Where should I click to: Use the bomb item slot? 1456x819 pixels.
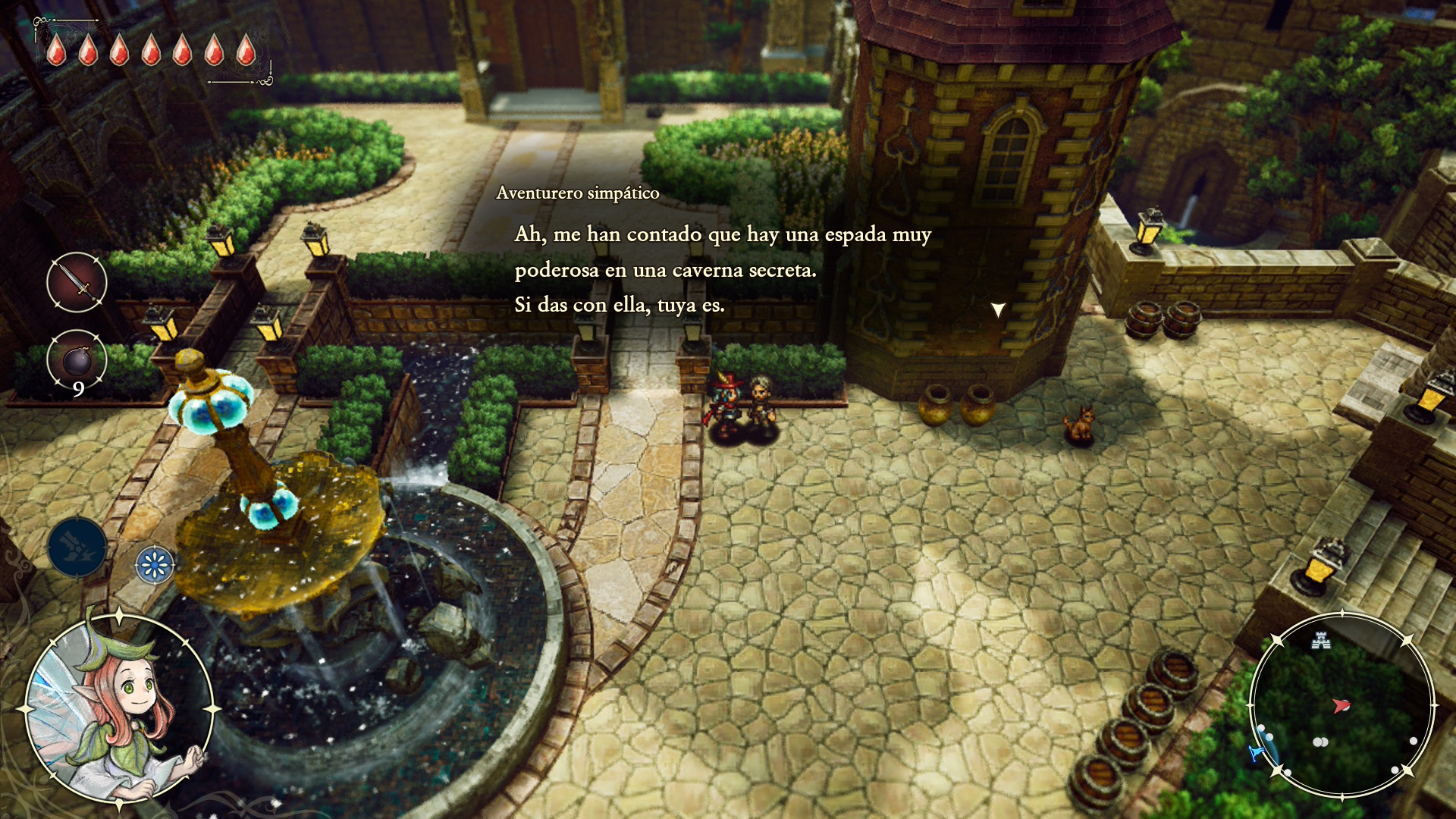77,360
